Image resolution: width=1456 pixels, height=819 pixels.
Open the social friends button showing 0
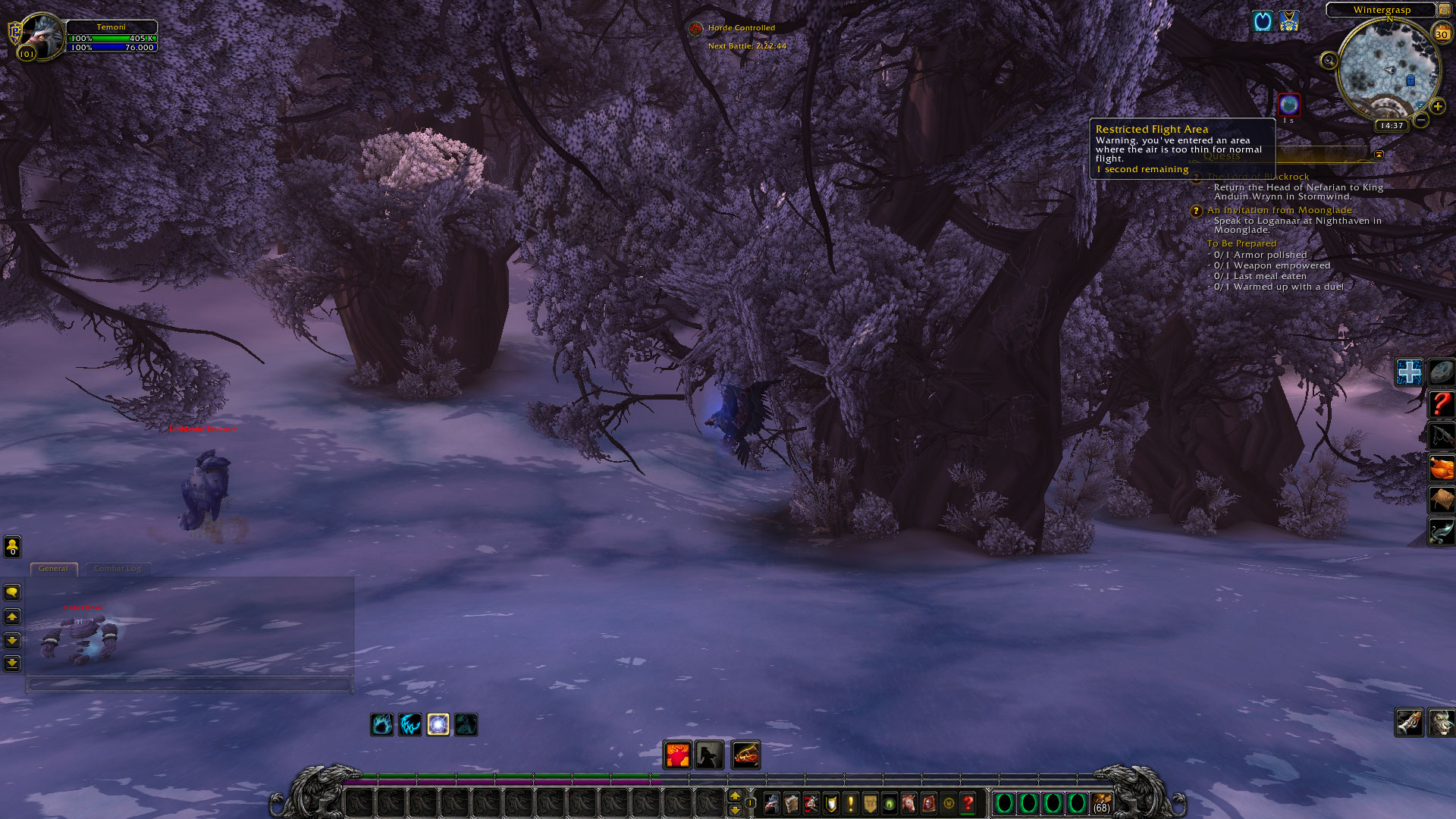(12, 546)
